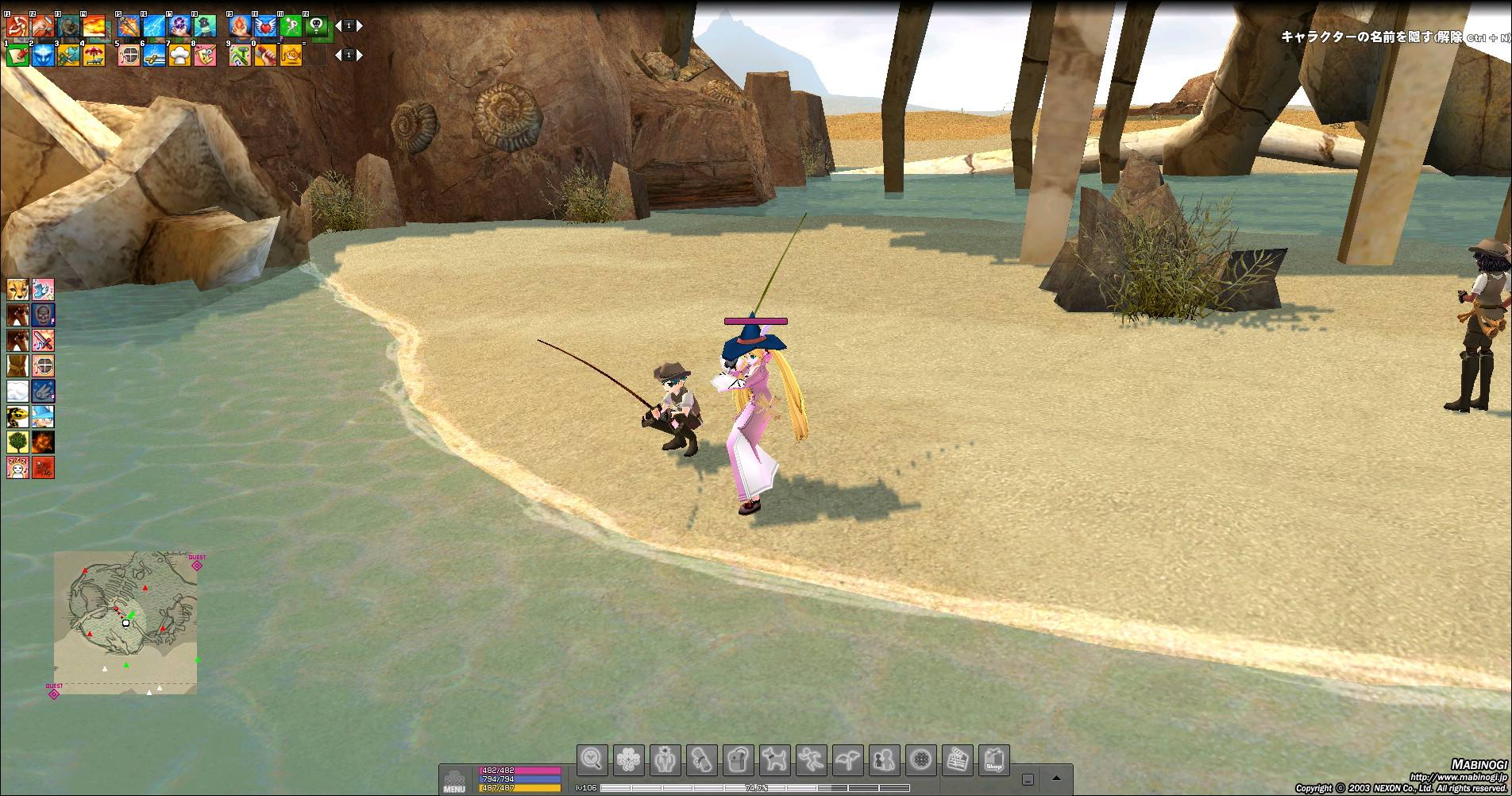1512x796 pixels.
Task: Click the running figure action icon
Action: tap(811, 760)
